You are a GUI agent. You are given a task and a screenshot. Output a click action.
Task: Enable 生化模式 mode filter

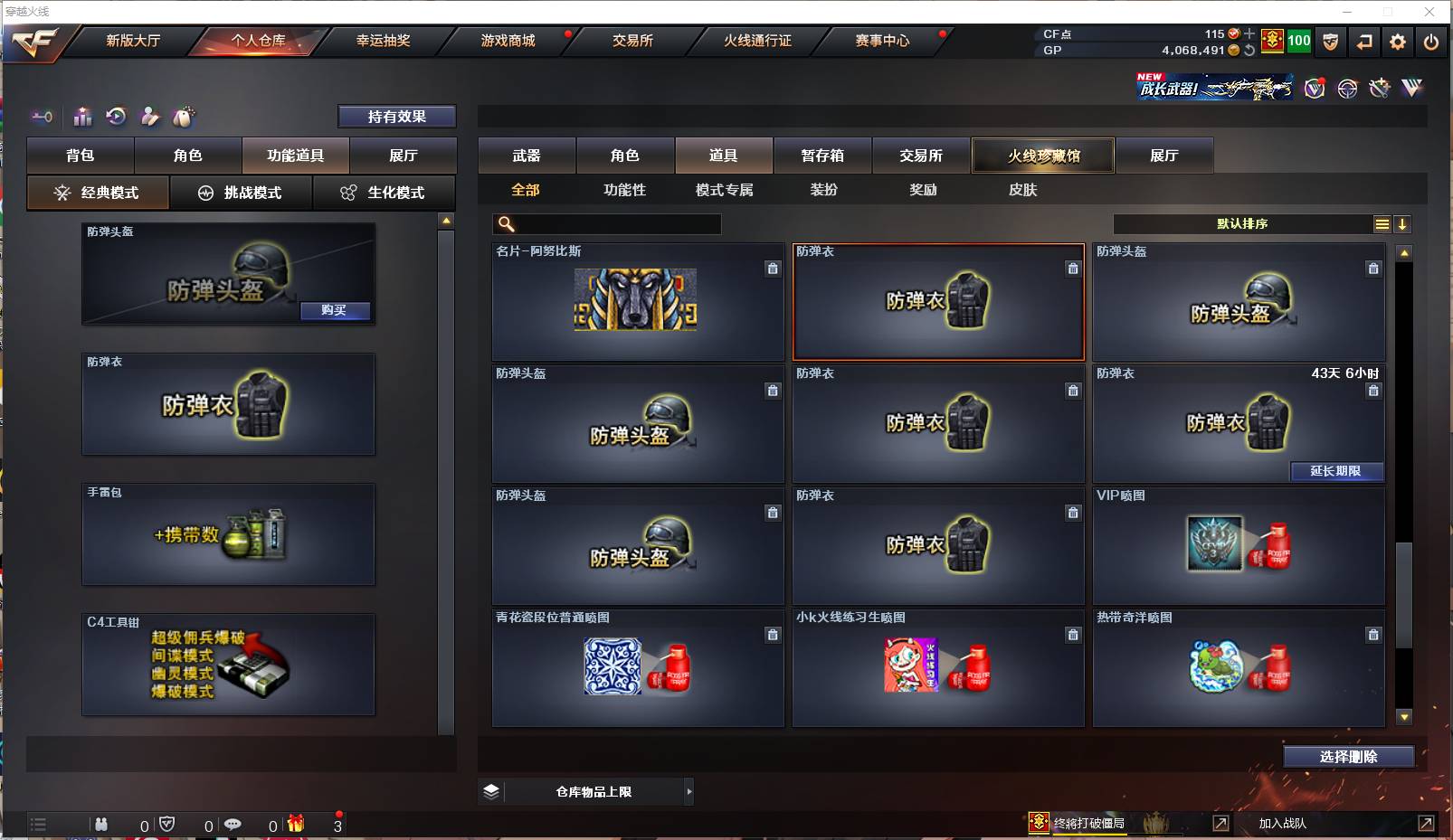(x=385, y=193)
